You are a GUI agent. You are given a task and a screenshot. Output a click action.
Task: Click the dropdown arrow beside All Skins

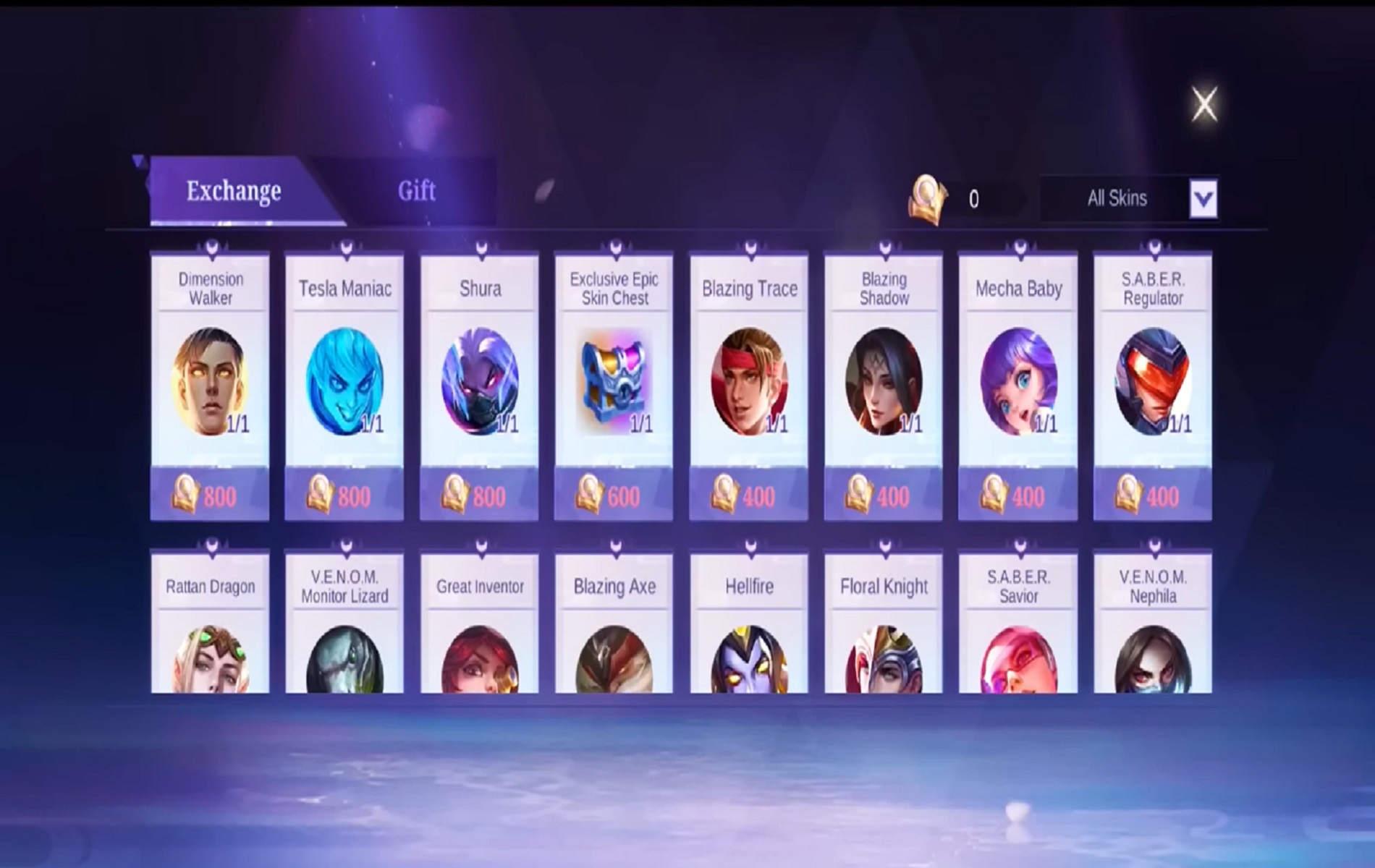[1203, 197]
